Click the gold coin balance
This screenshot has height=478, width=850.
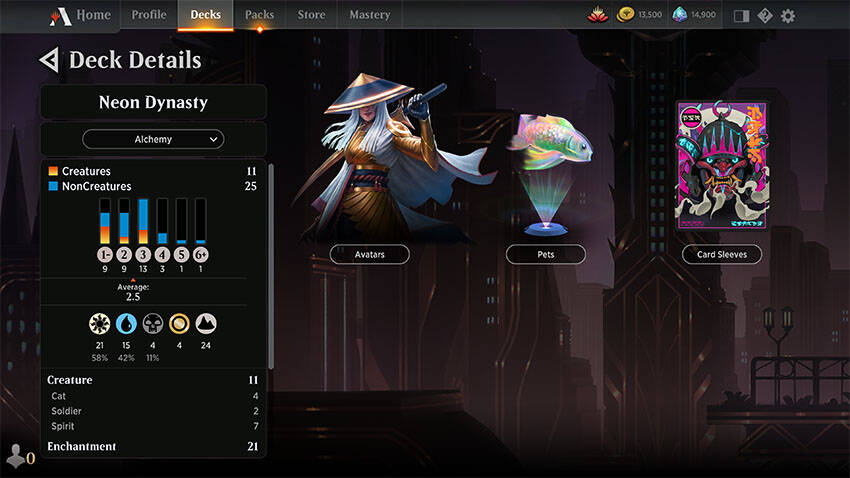pyautogui.click(x=640, y=15)
